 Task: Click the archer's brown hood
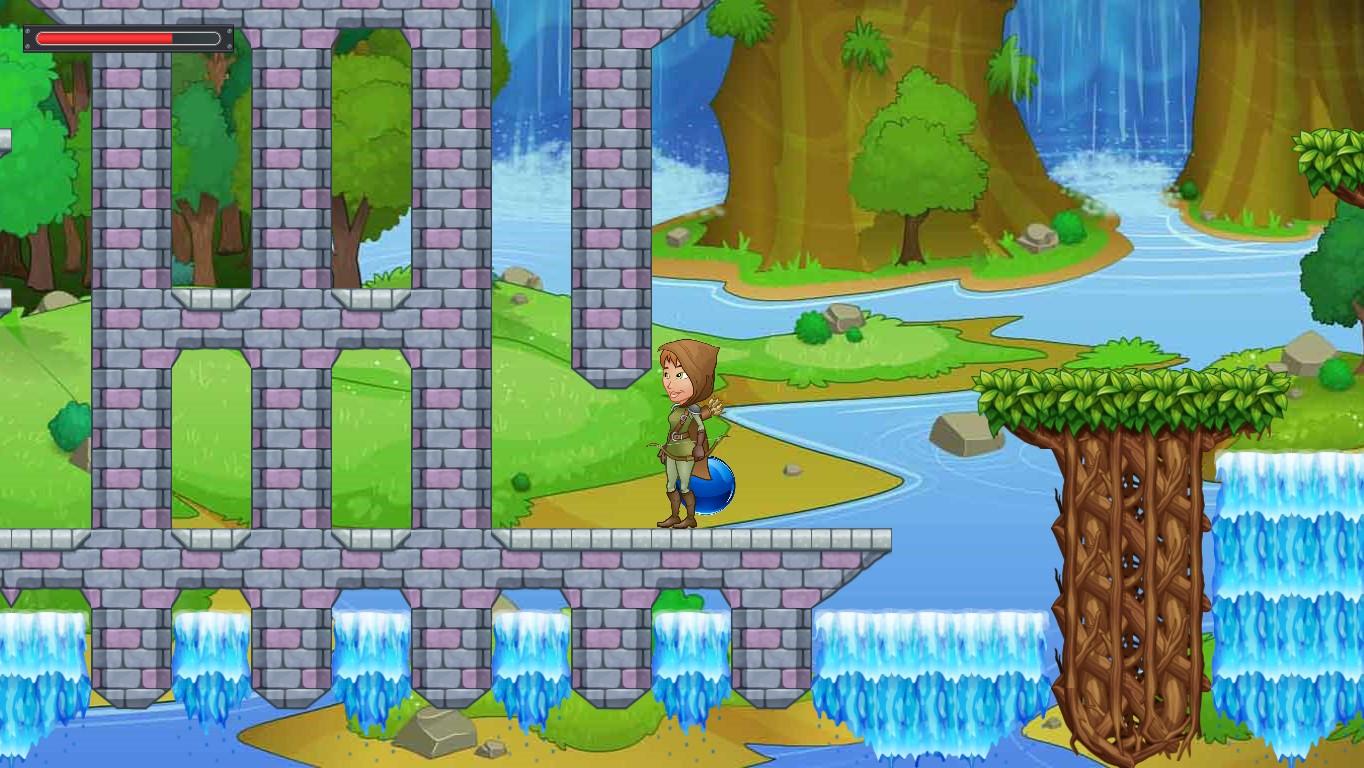[695, 365]
